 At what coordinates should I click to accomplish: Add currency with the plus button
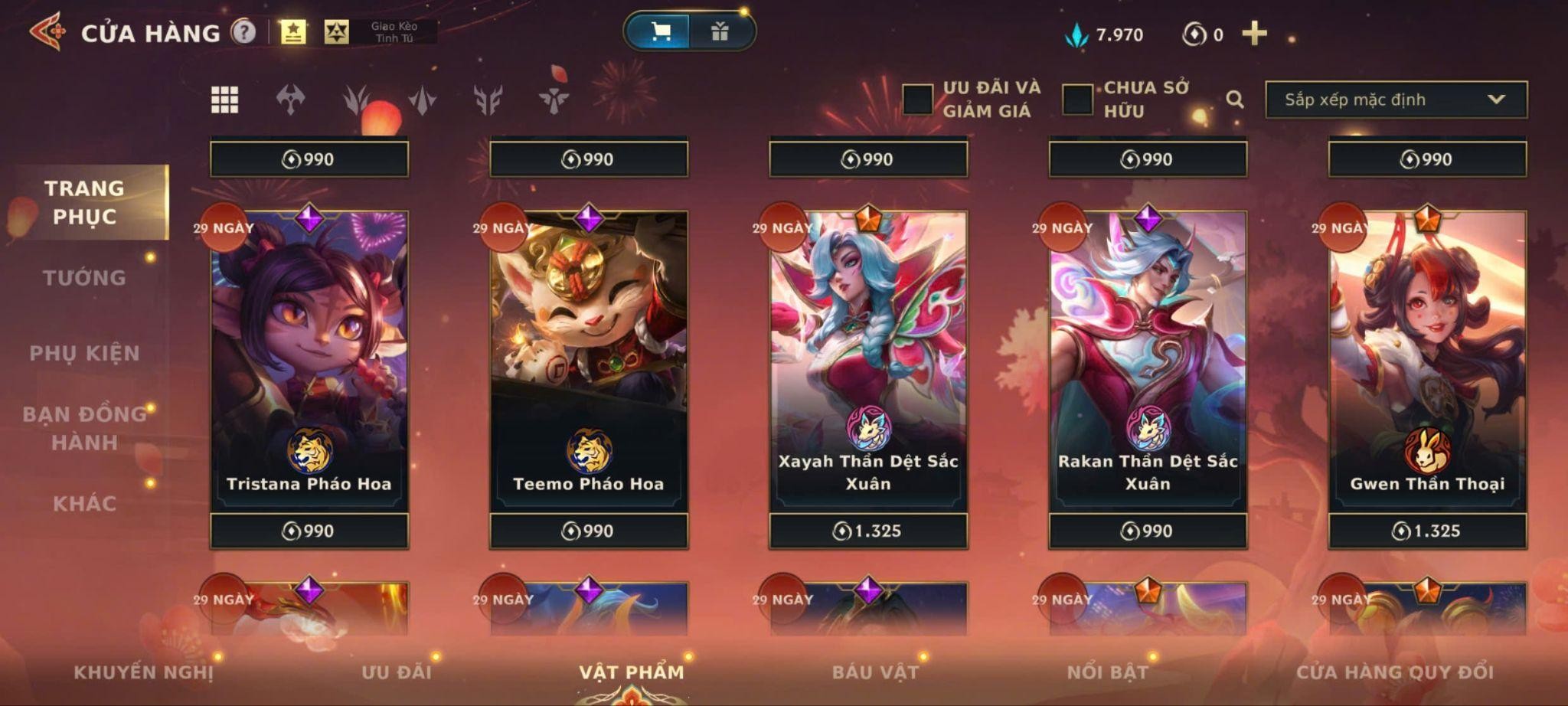pos(1254,34)
